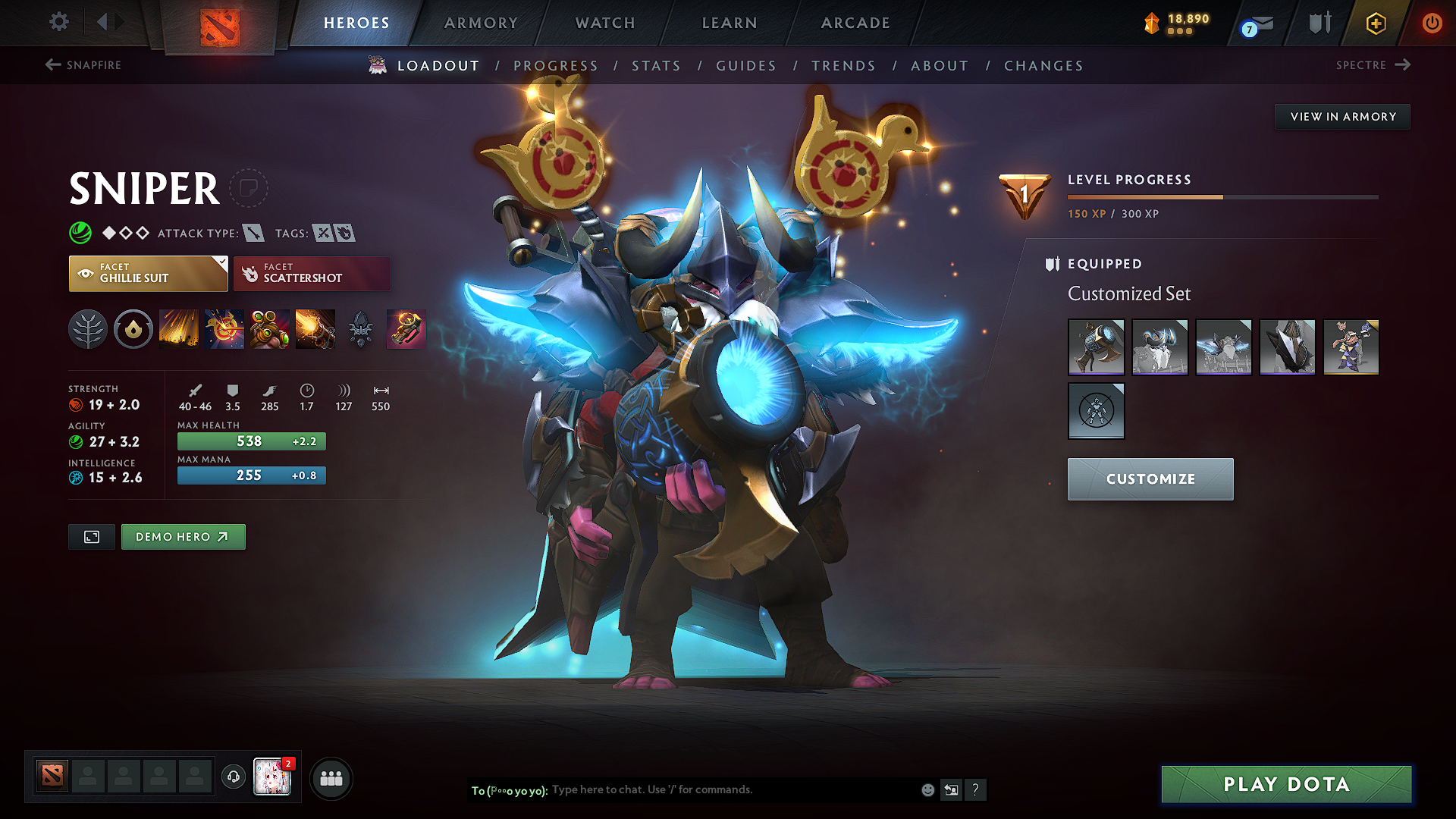Select the Headshot ability icon

(x=224, y=329)
